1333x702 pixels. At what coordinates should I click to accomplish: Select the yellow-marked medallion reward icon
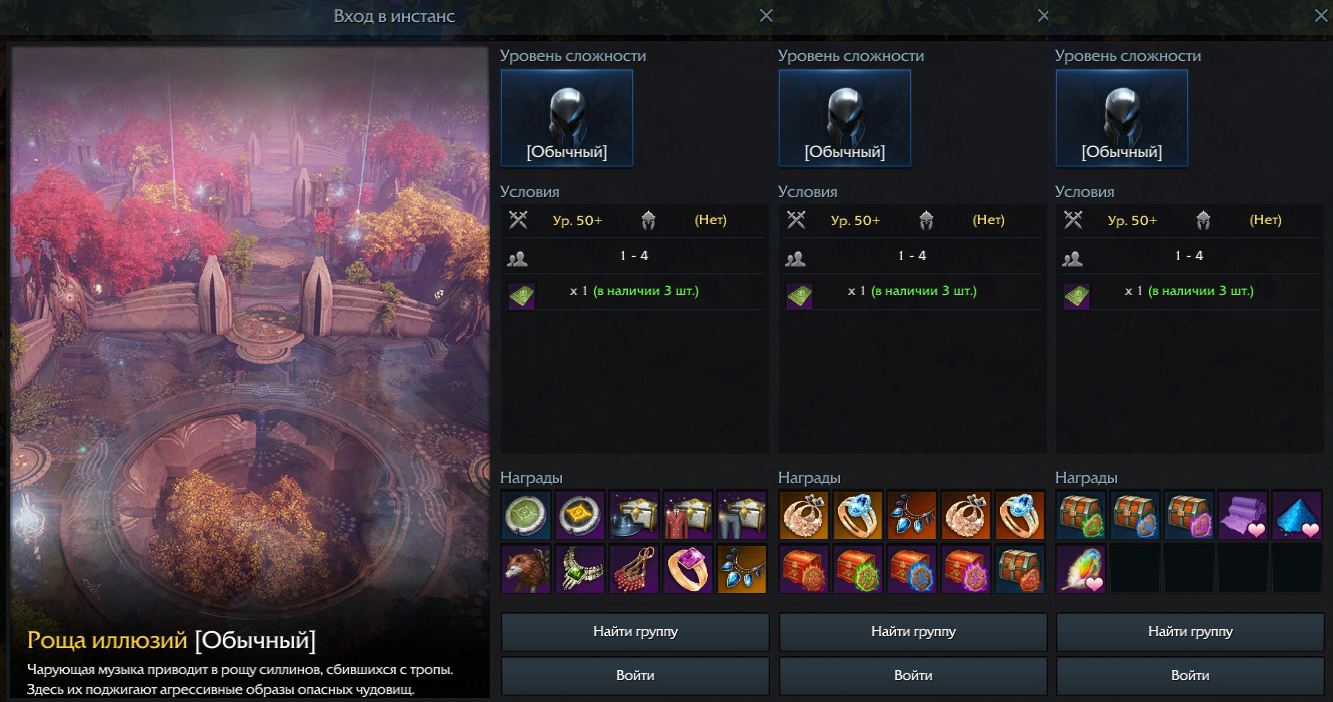[580, 515]
